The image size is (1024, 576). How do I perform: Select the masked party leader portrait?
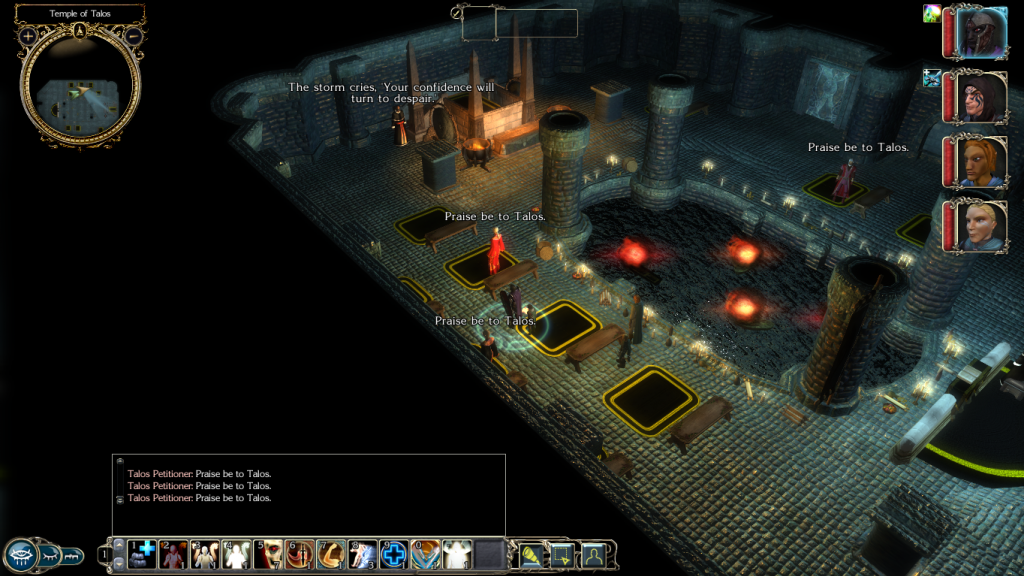pyautogui.click(x=980, y=33)
